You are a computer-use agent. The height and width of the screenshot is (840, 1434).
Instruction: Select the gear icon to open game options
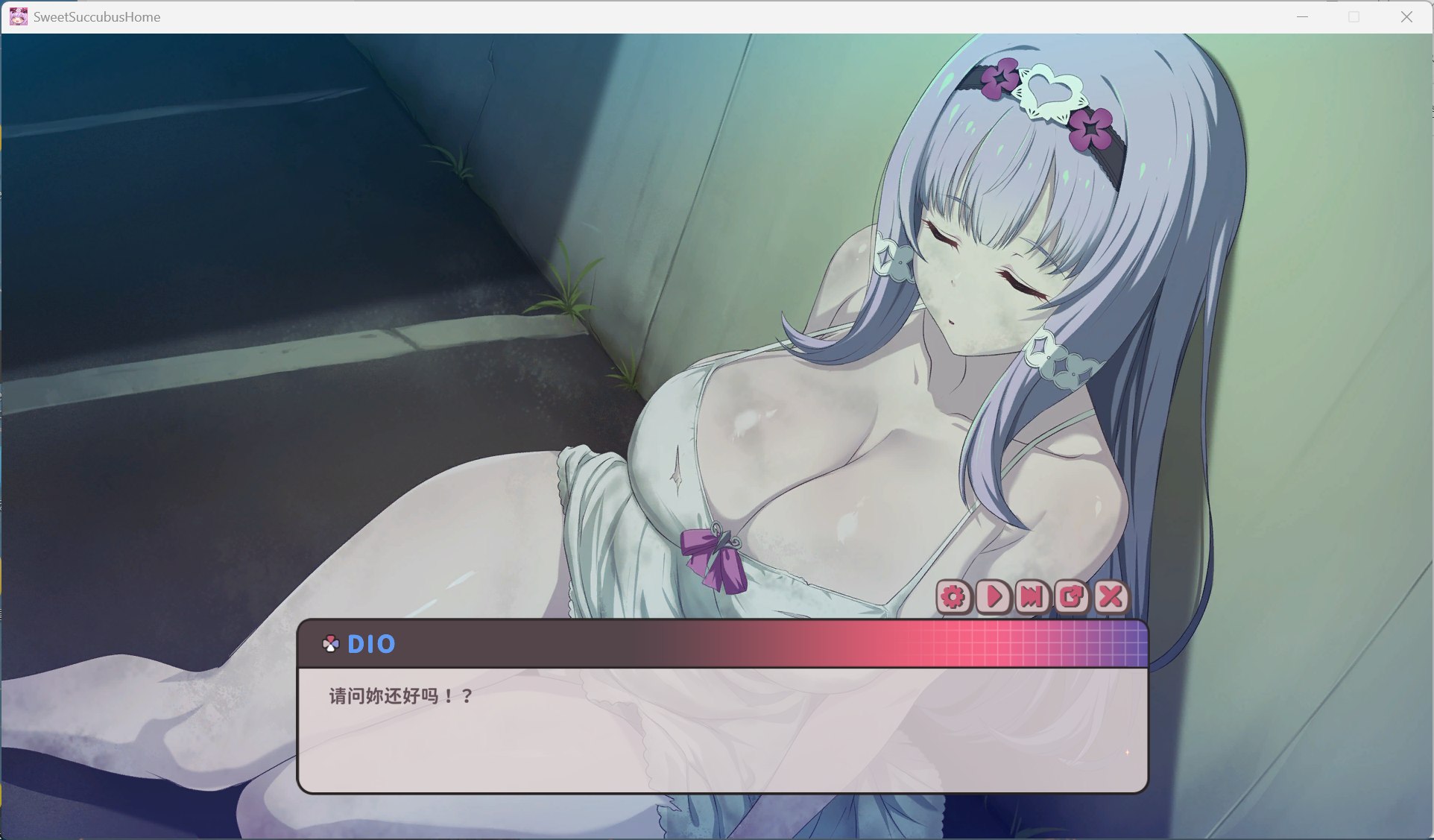point(954,598)
